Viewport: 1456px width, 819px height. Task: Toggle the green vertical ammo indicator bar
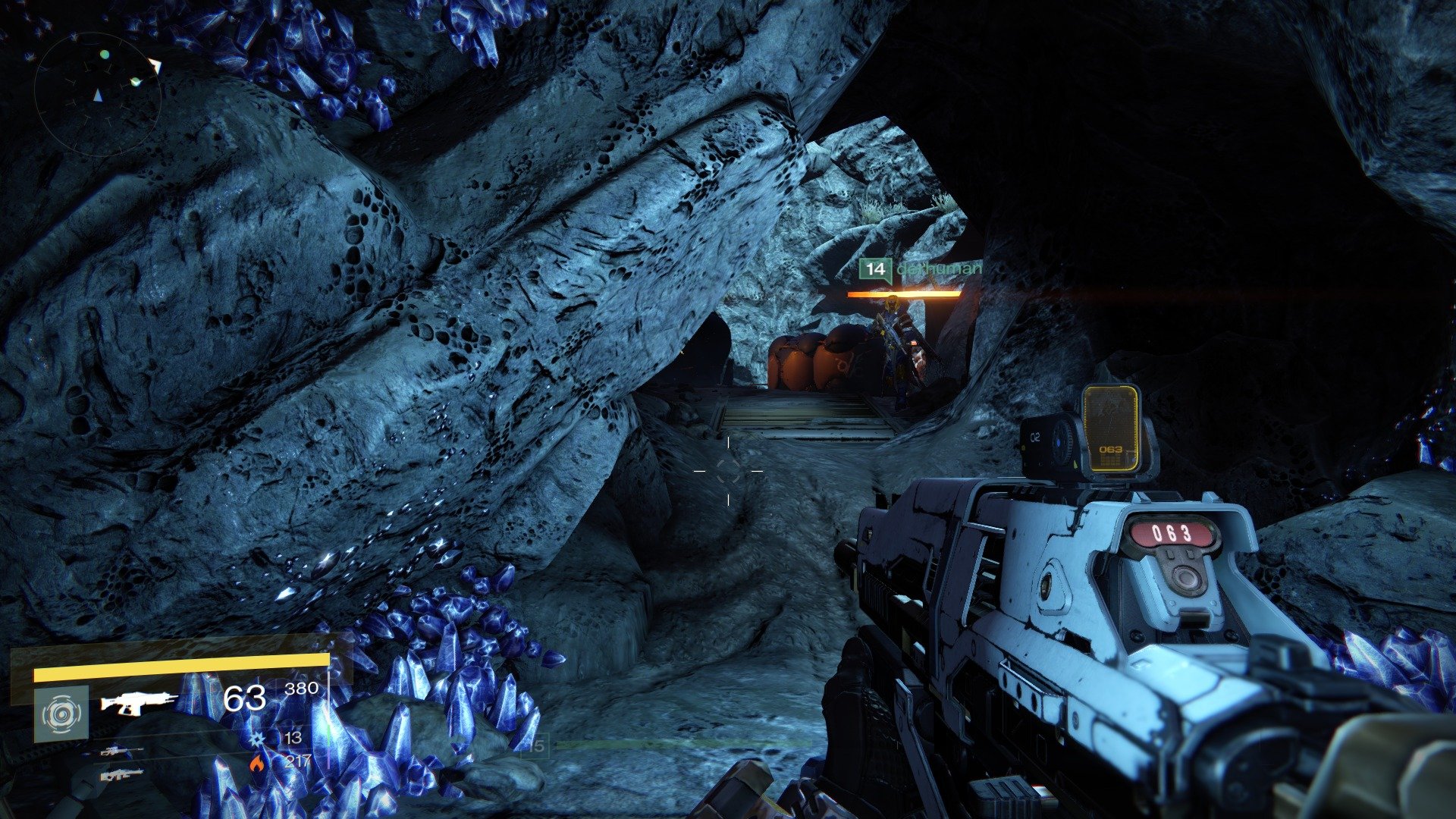coord(329,733)
